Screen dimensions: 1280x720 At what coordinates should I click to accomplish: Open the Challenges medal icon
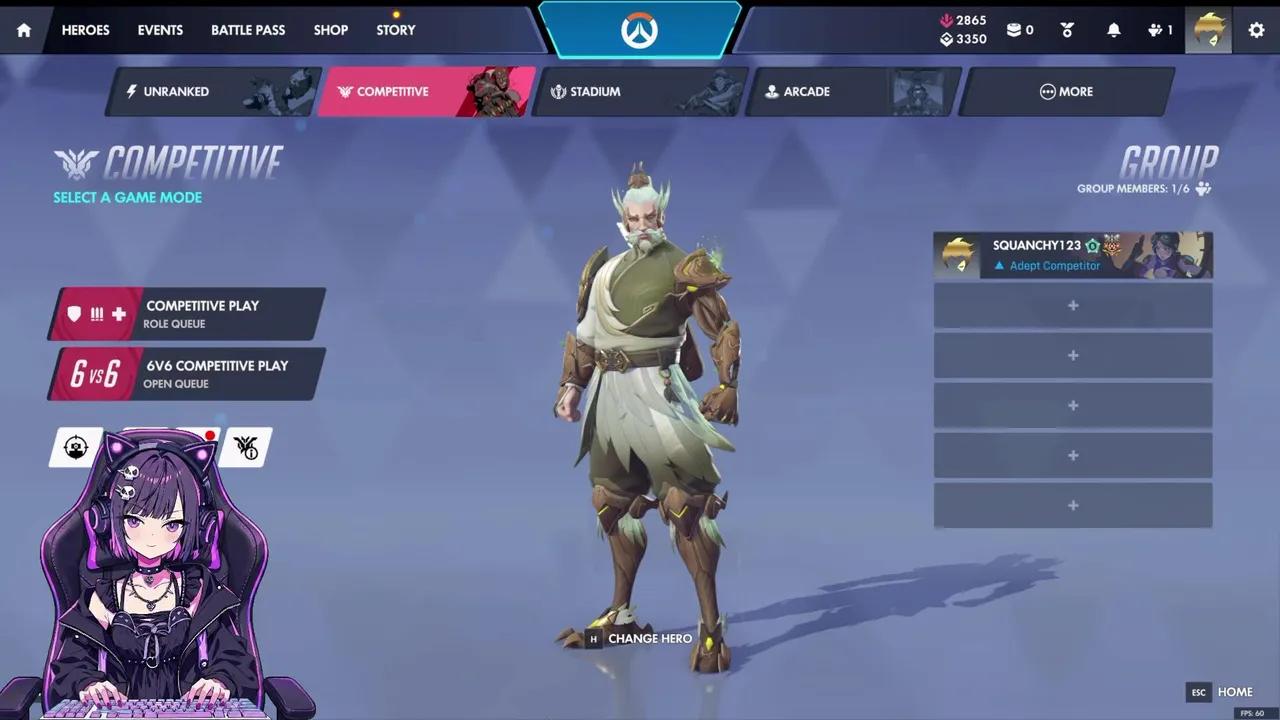tap(1066, 30)
